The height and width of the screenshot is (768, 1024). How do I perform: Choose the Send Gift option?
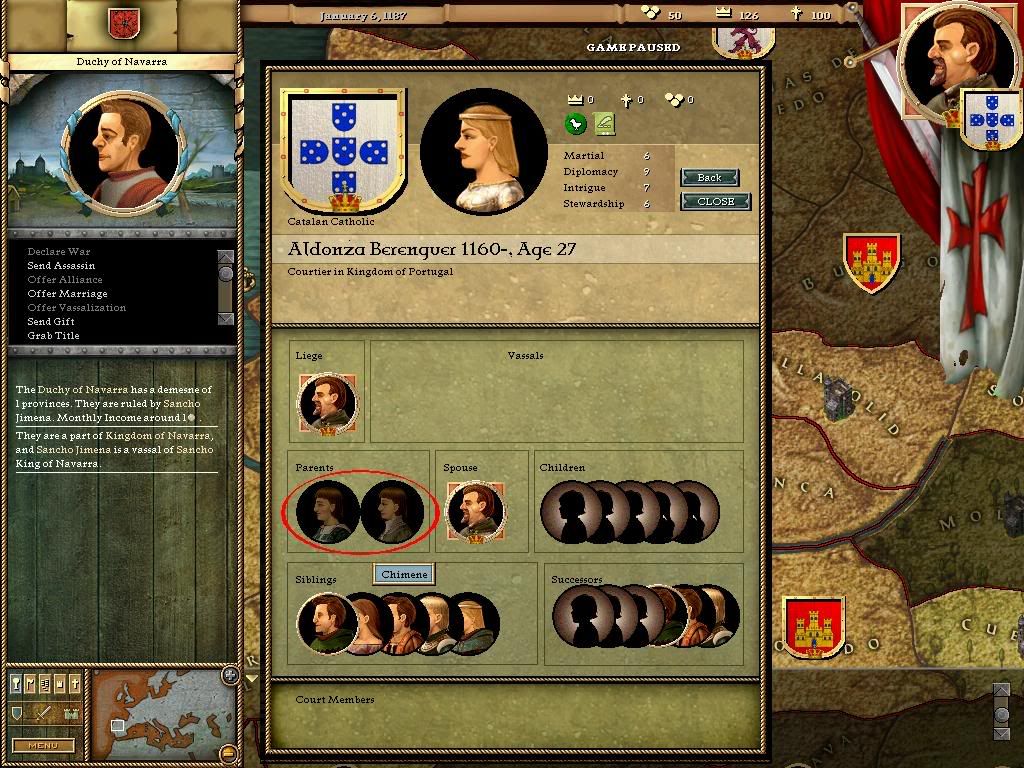tap(51, 322)
